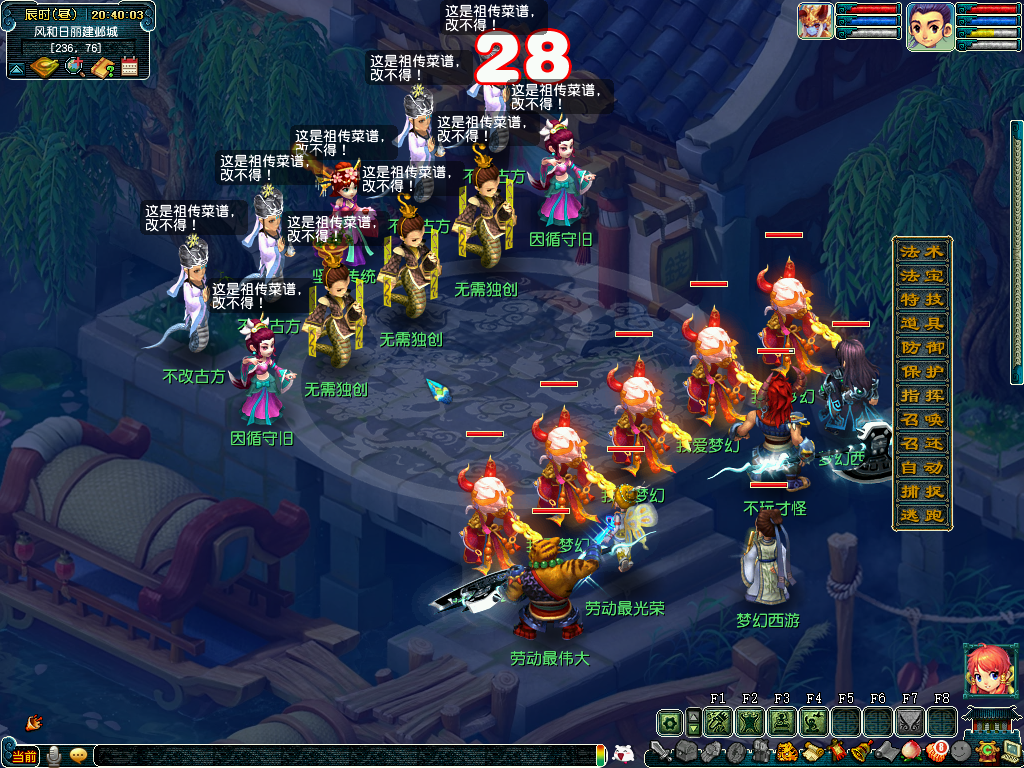Open the 指挥 (Command) battle option

click(921, 395)
